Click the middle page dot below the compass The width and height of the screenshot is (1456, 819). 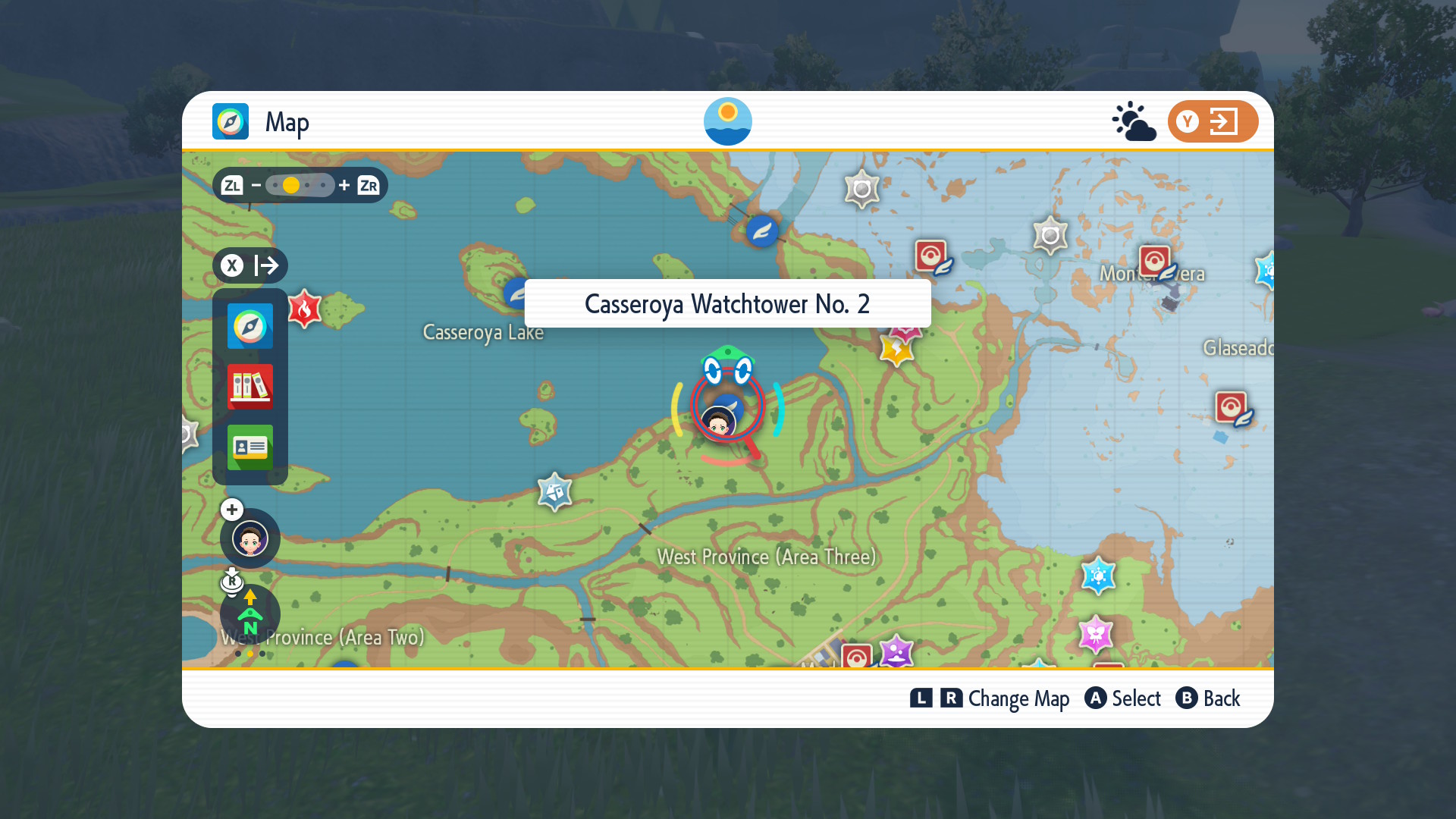[x=249, y=654]
